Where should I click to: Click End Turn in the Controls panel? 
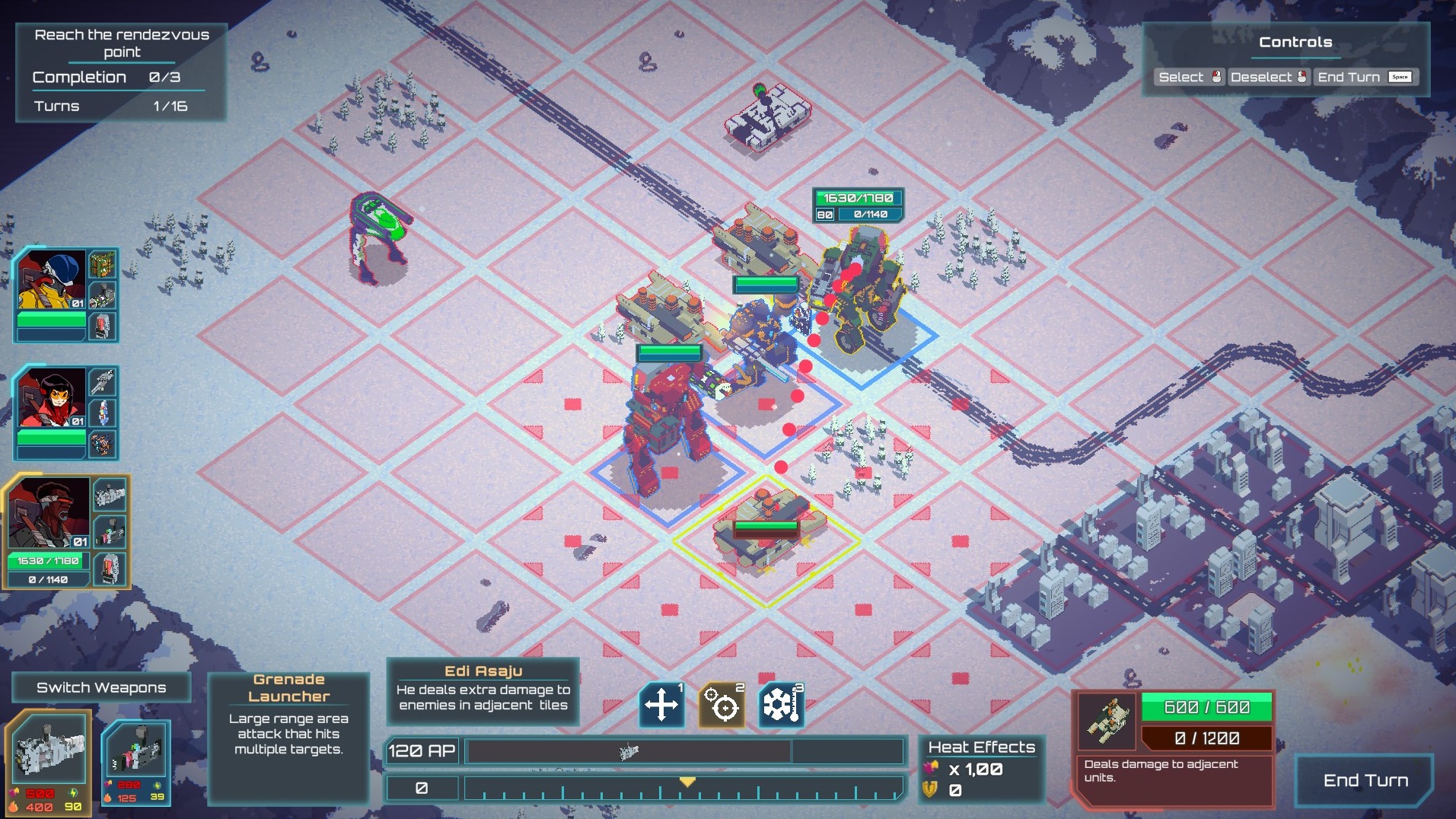point(1349,76)
